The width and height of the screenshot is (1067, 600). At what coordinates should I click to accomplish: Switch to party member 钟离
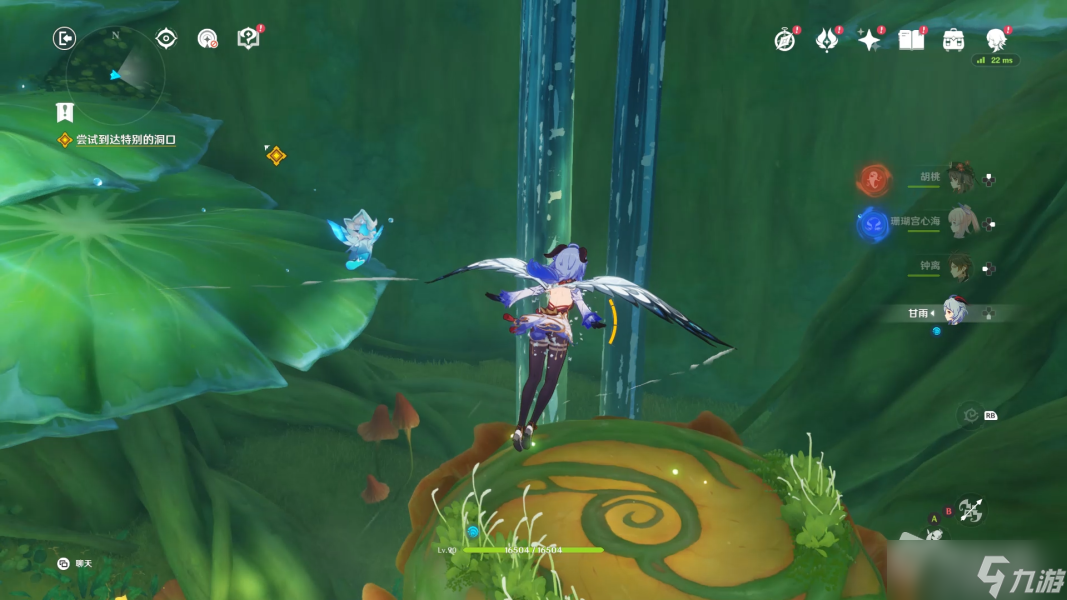(961, 266)
